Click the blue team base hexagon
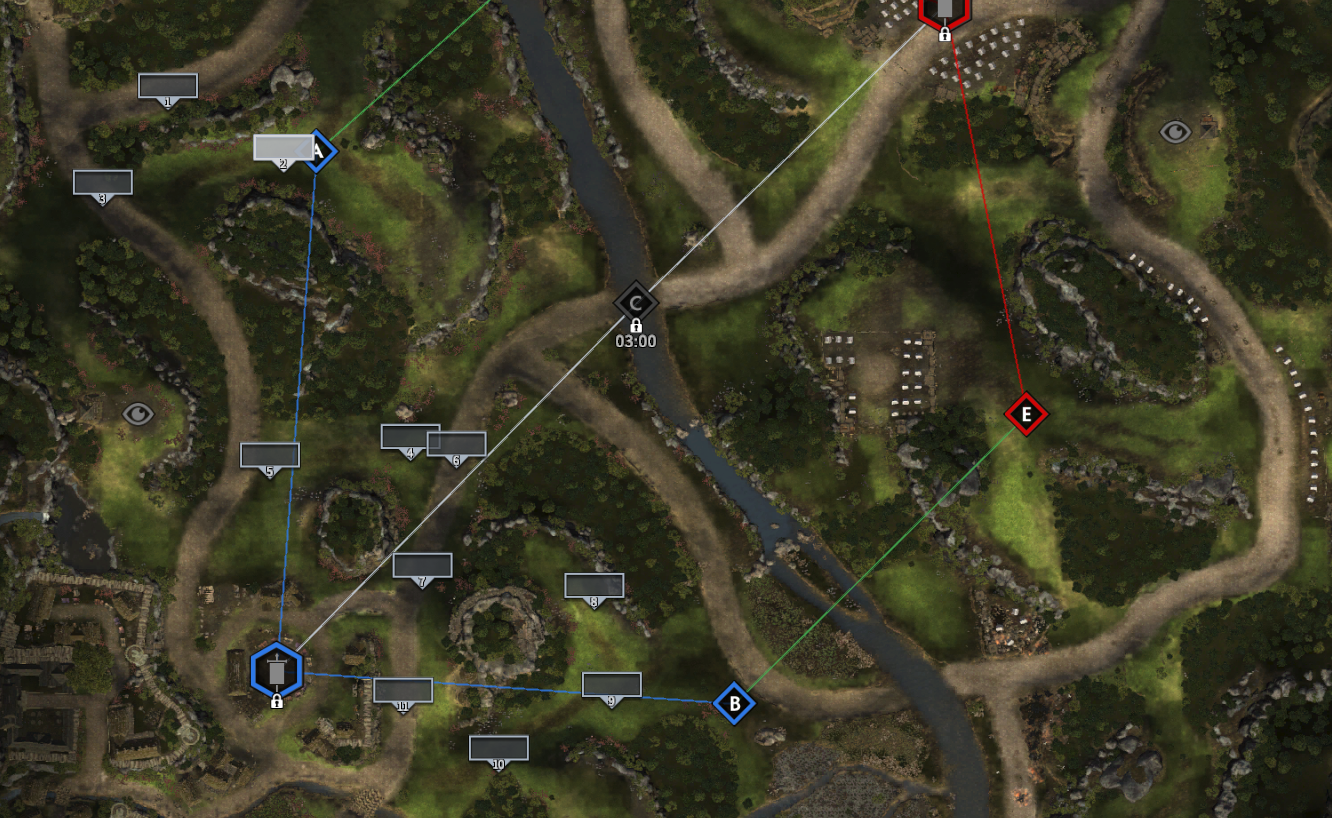1332x818 pixels. tap(277, 671)
